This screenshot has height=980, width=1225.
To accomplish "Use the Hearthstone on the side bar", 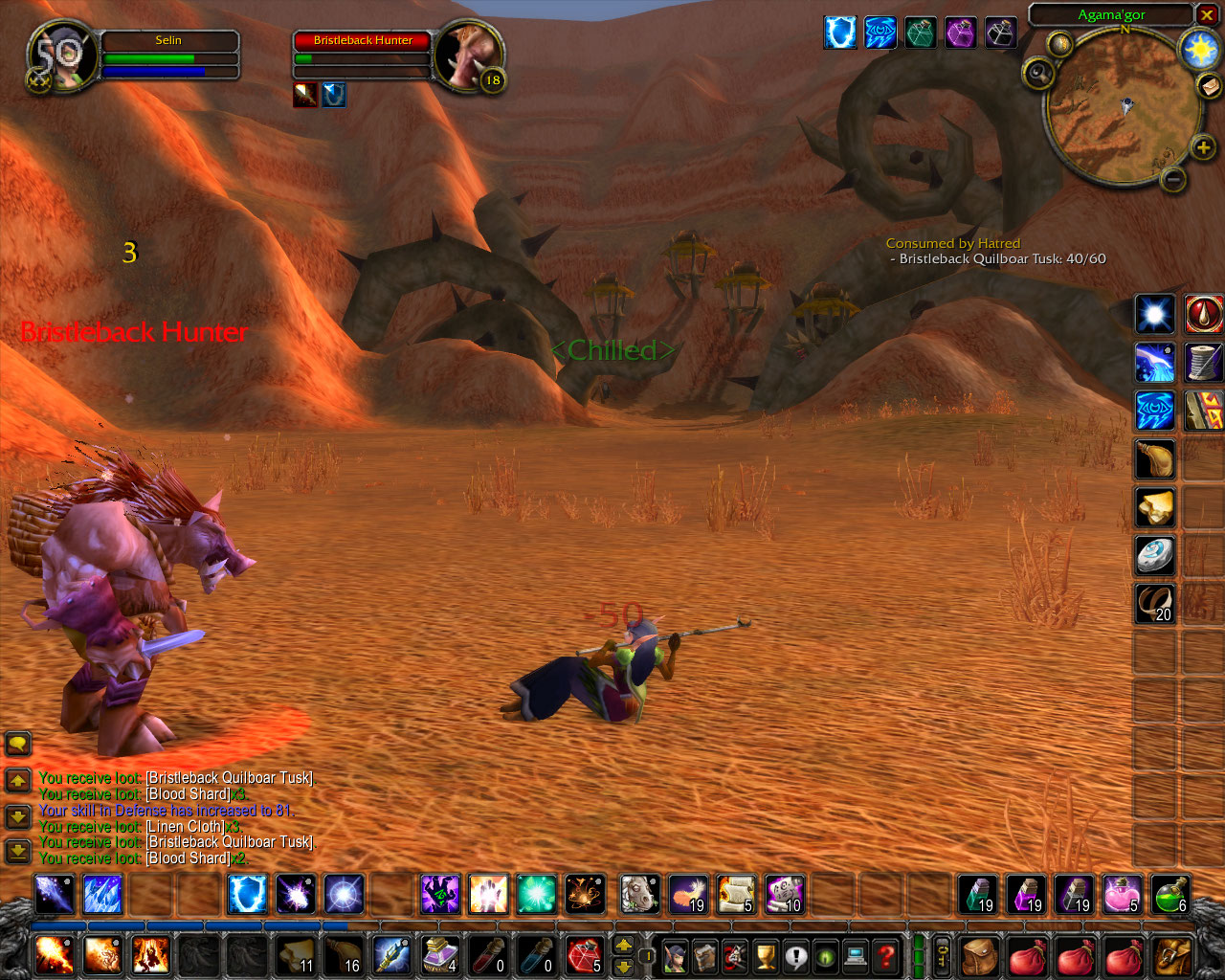I will 1155,556.
